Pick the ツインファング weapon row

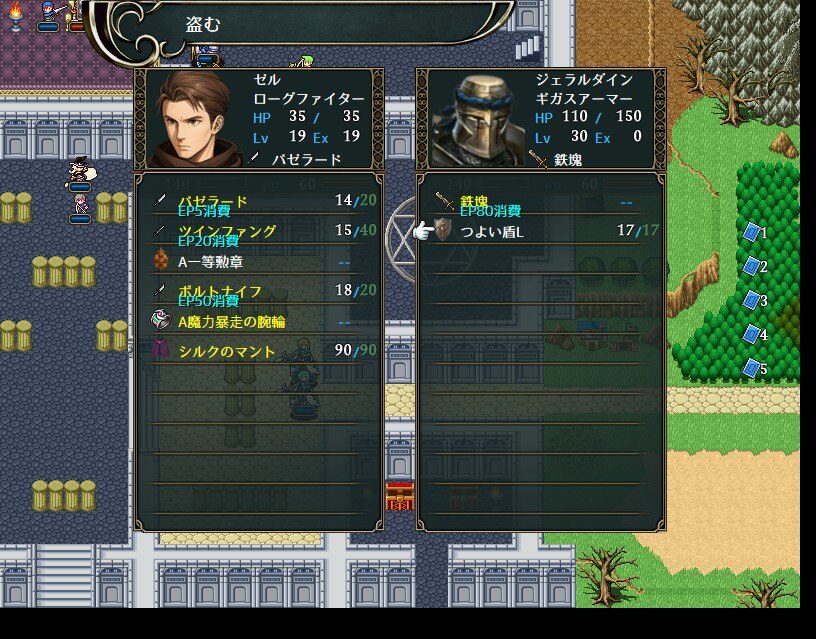258,231
